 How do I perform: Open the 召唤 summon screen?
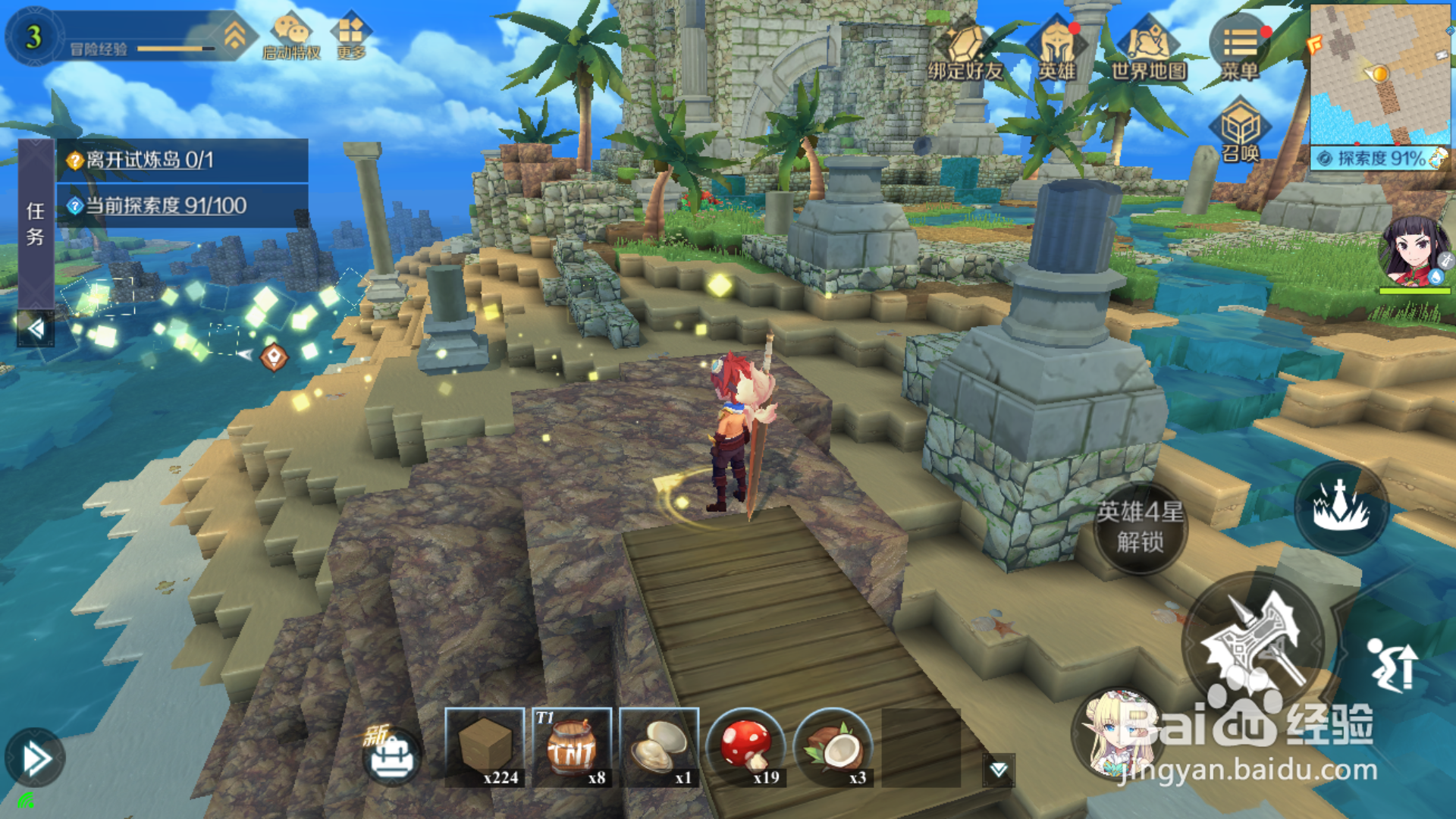point(1241,130)
